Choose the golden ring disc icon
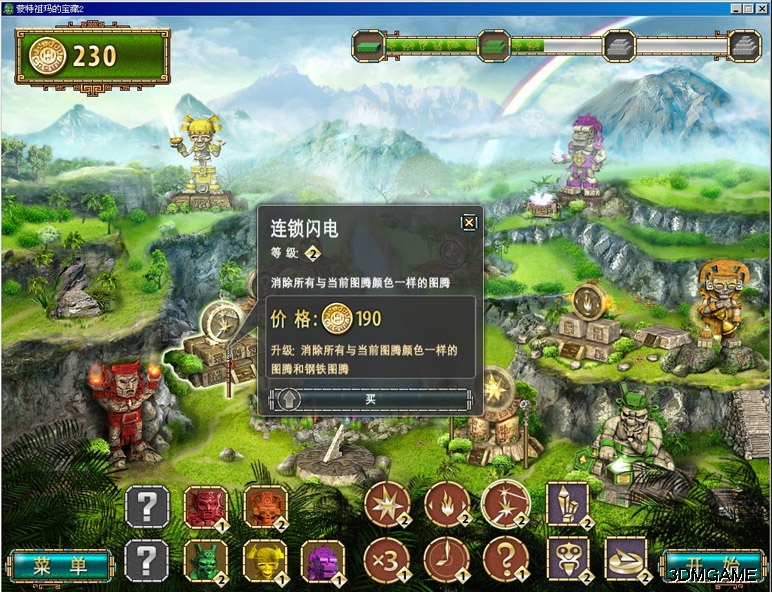 (627, 560)
